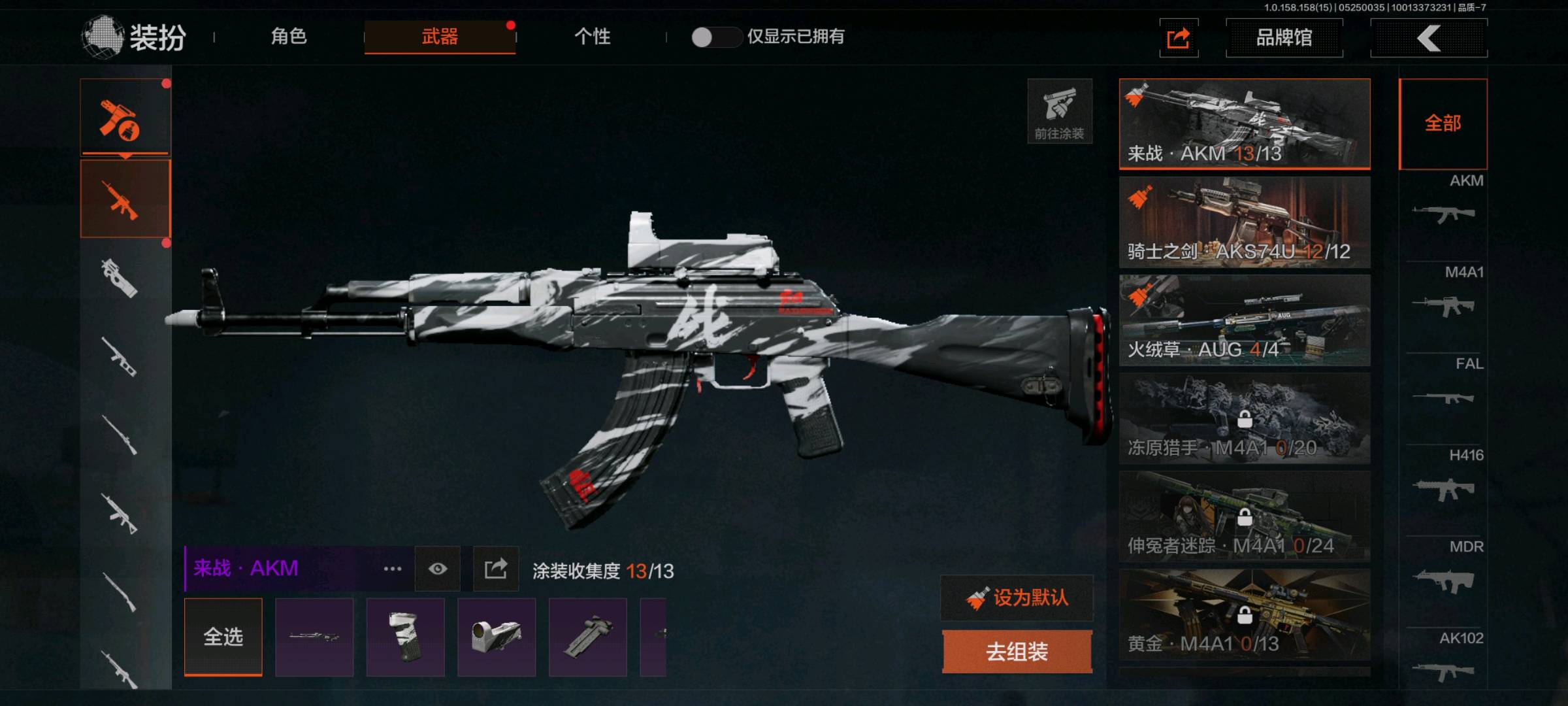Open the 个性 tab

point(592,37)
